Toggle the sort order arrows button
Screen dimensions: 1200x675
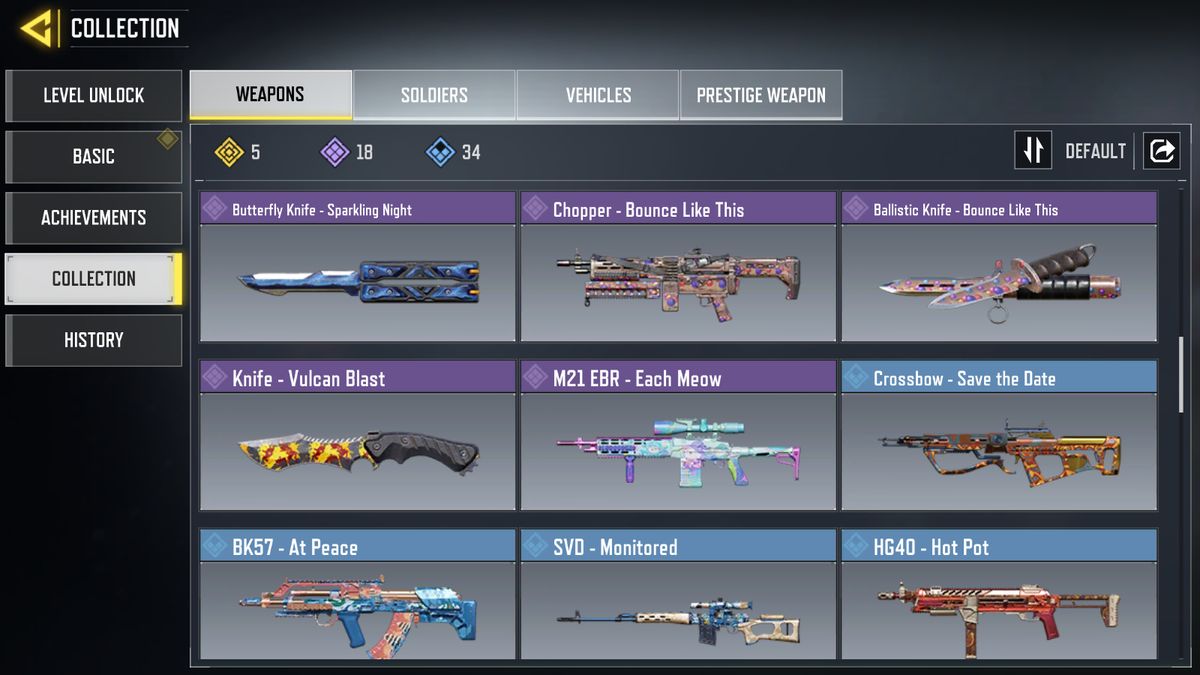pyautogui.click(x=1033, y=151)
